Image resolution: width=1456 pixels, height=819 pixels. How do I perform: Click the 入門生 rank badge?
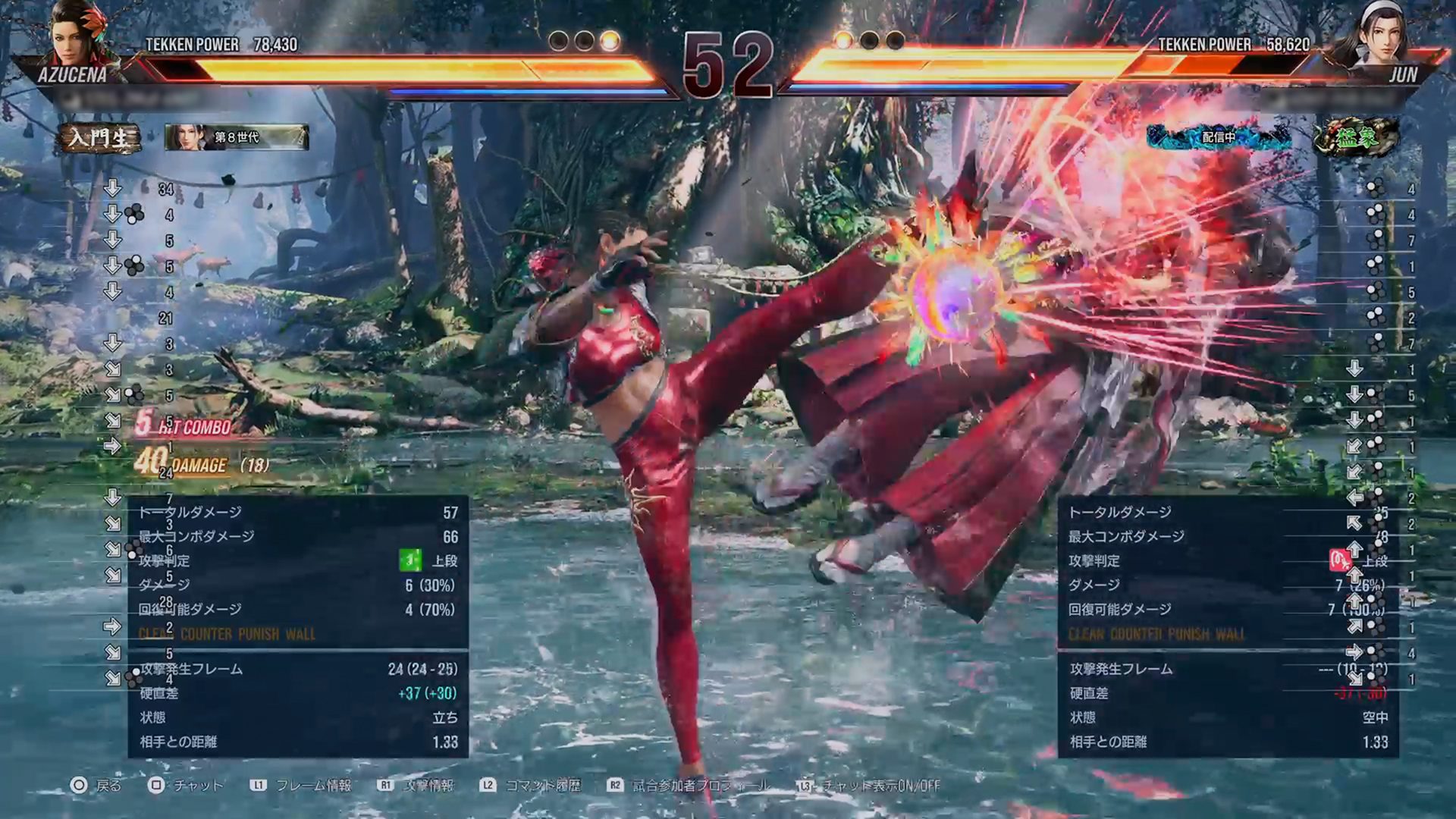(x=99, y=138)
